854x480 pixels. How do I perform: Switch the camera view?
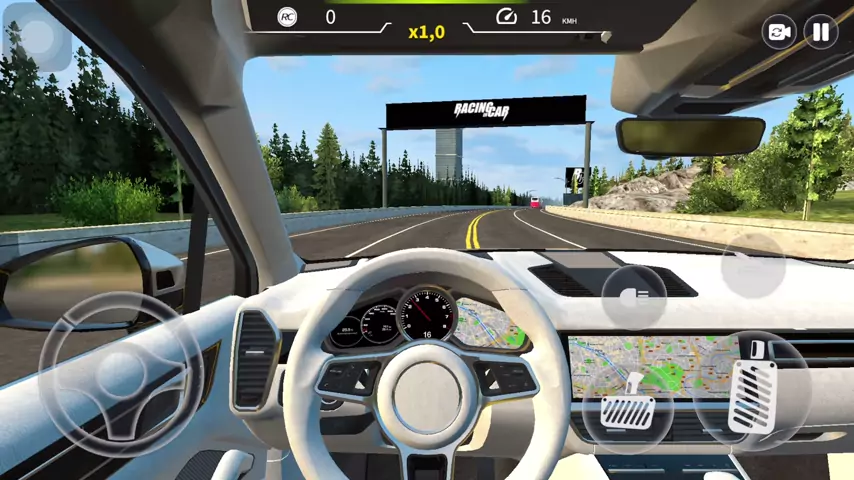coord(778,32)
